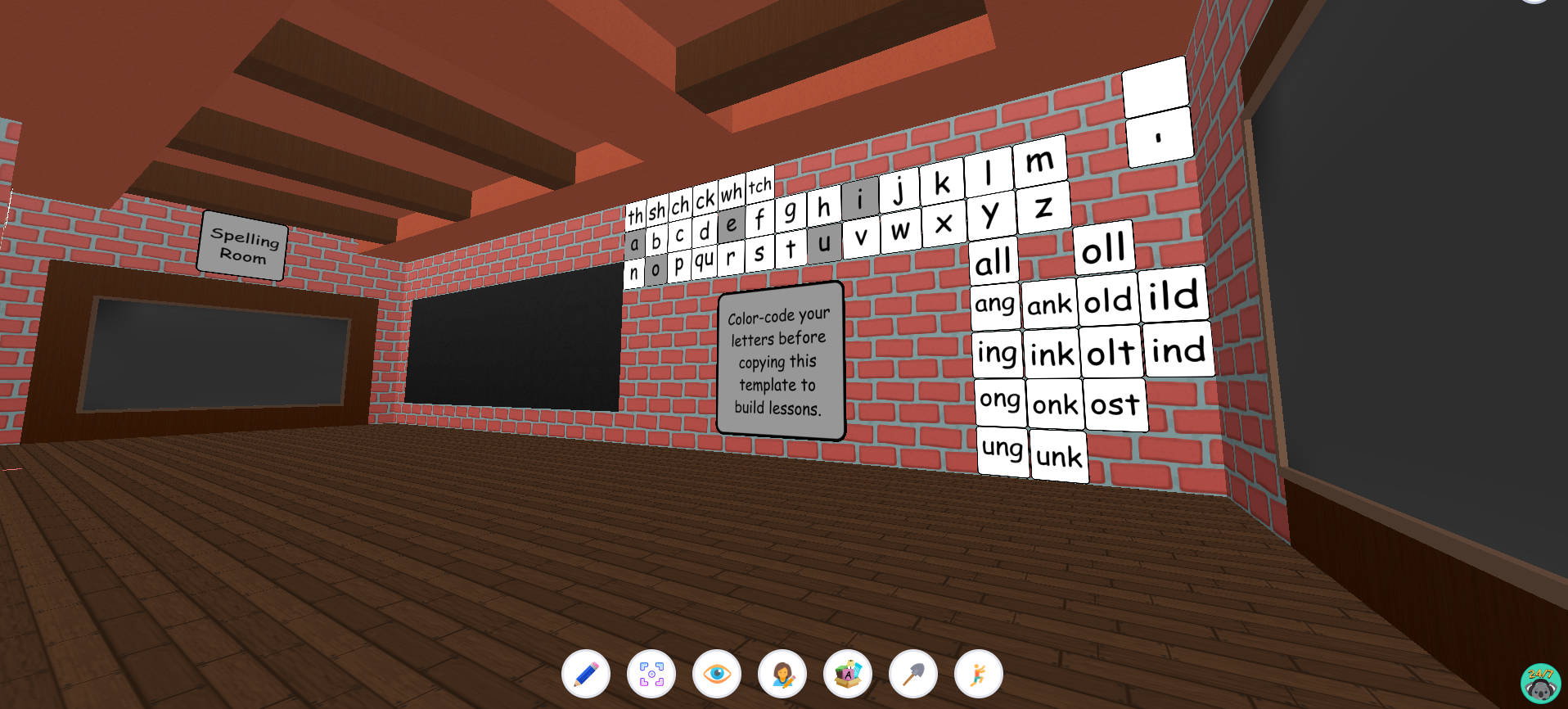Click the ost word-family tile
1568x709 pixels.
[1115, 402]
